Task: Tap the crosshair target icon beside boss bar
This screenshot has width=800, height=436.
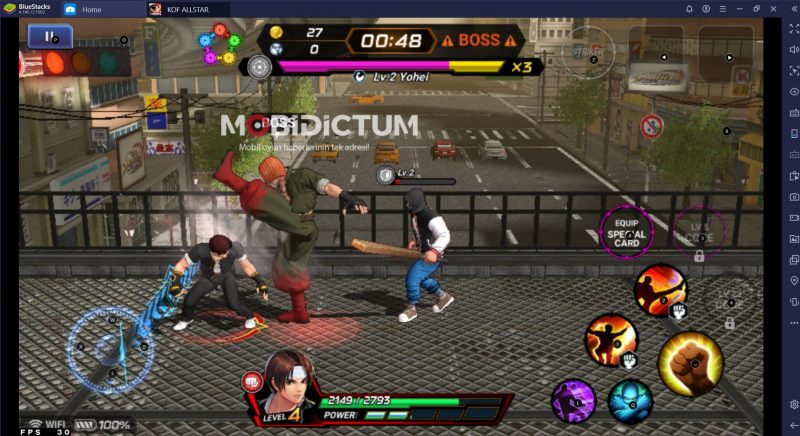Action: 260,67
